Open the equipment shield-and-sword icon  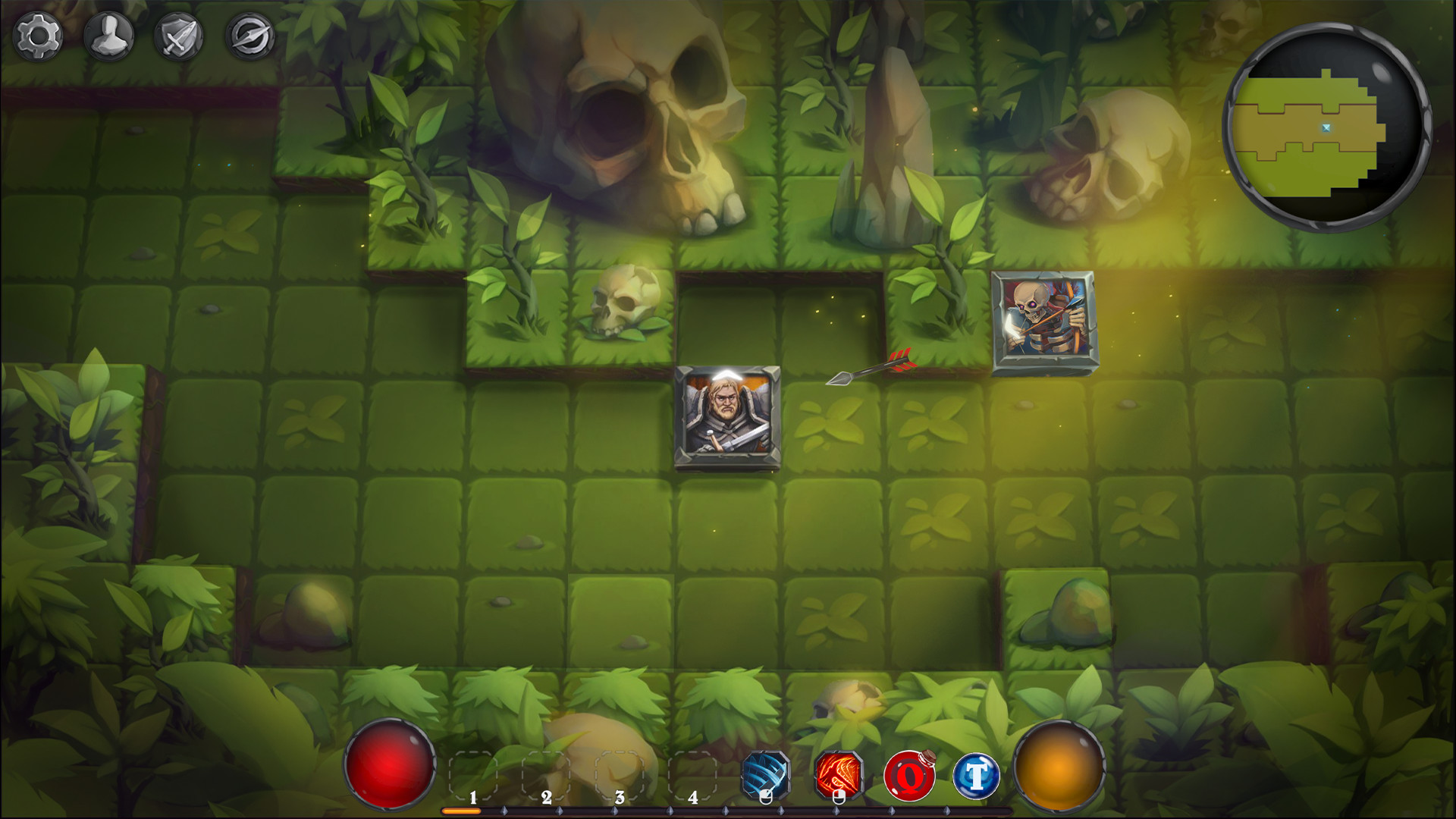pos(177,33)
